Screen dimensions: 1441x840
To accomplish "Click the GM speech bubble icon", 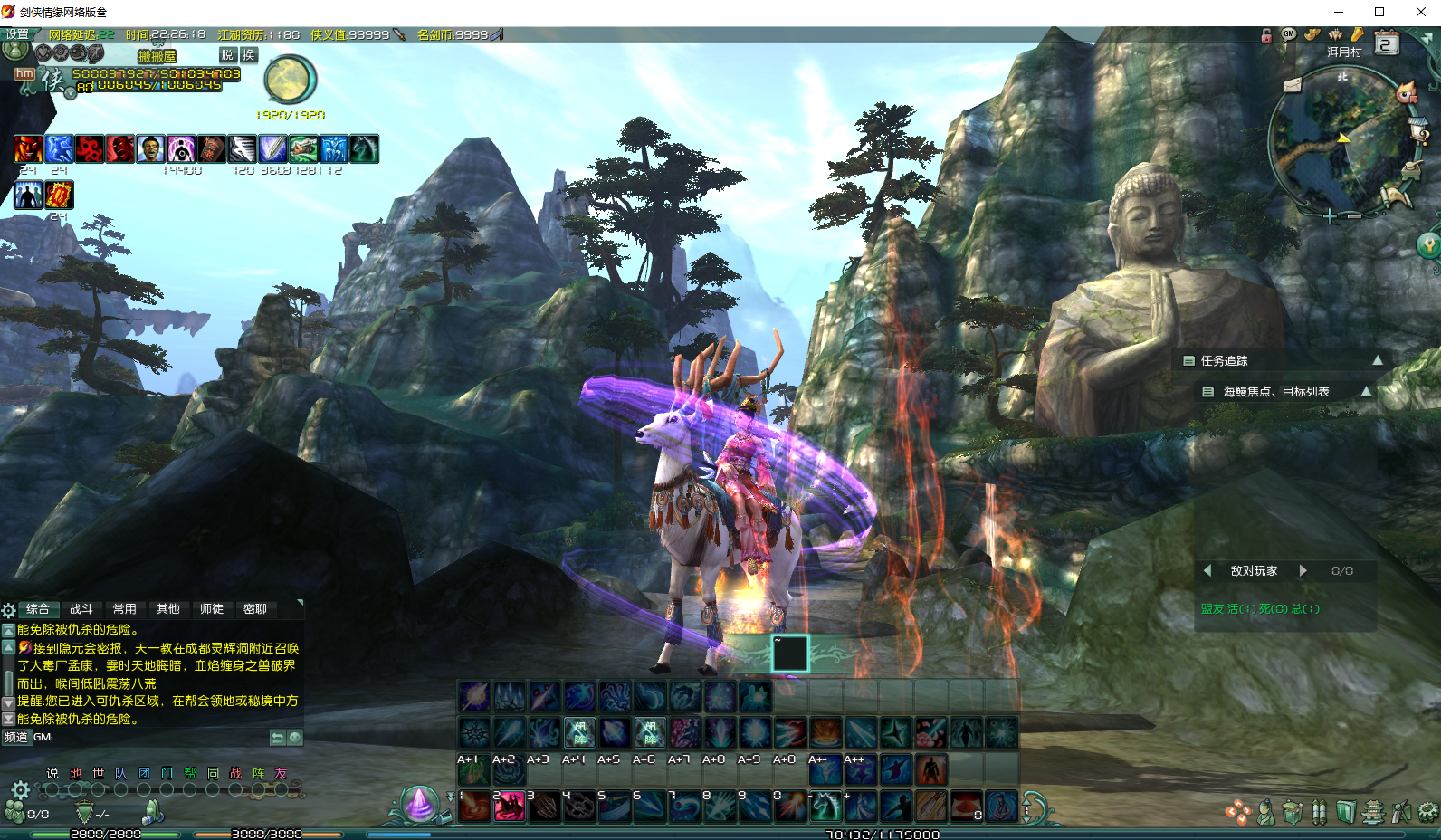I will [1289, 34].
